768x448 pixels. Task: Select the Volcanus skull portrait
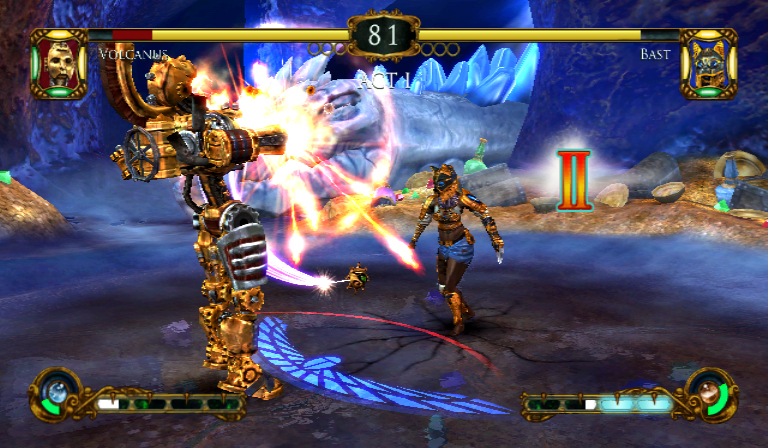59,63
